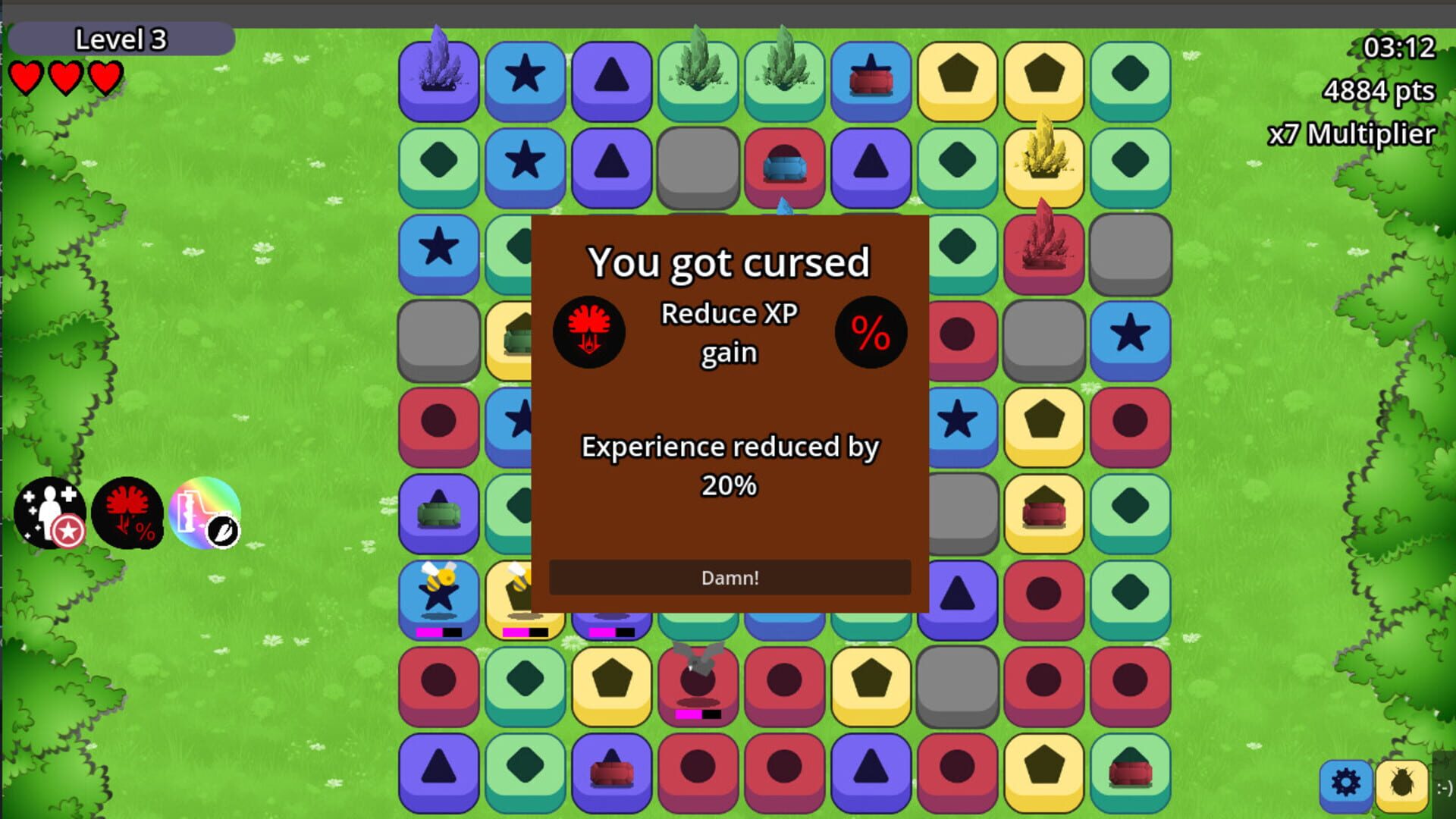Select the green bush tile in the top row
Image resolution: width=1456 pixels, height=819 pixels.
coord(699,72)
